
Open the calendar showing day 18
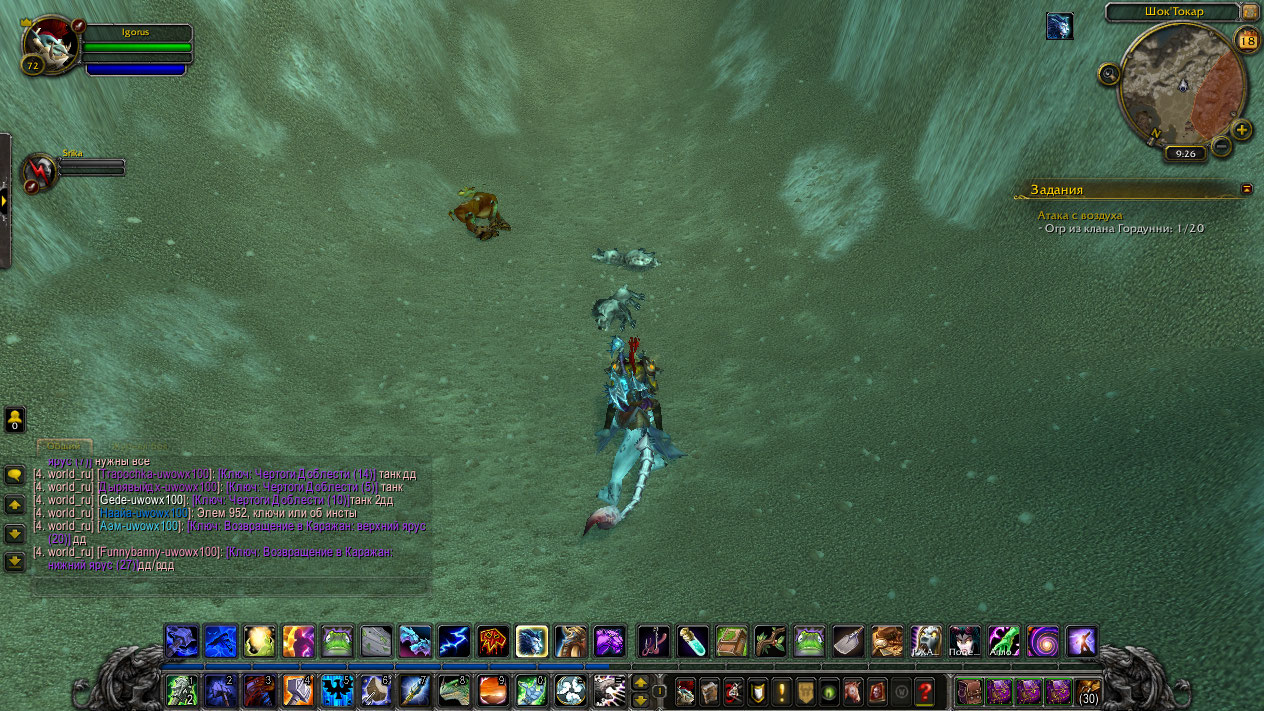pyautogui.click(x=1247, y=40)
